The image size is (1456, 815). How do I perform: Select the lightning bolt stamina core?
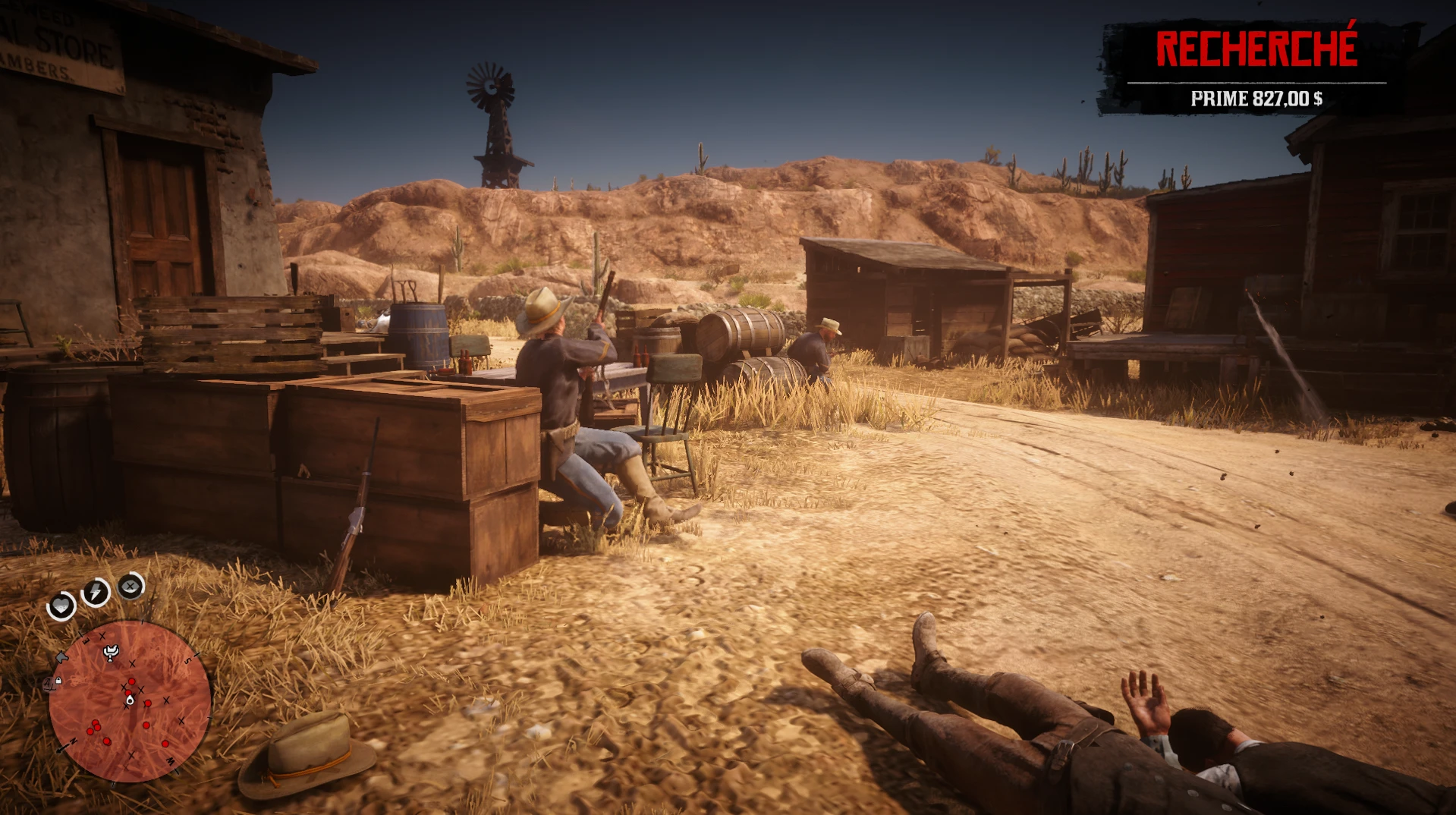pos(96,591)
